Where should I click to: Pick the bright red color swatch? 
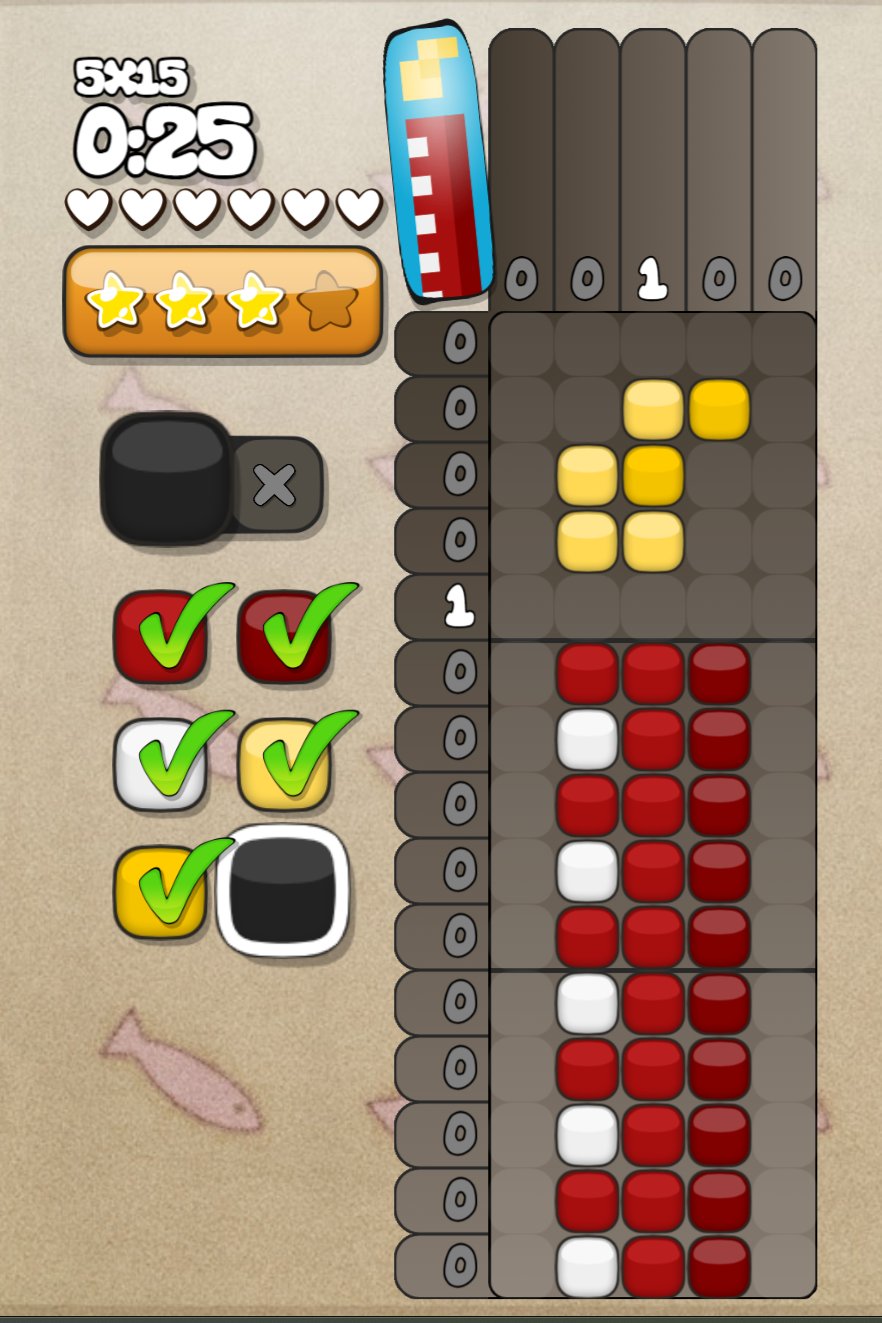click(x=160, y=636)
